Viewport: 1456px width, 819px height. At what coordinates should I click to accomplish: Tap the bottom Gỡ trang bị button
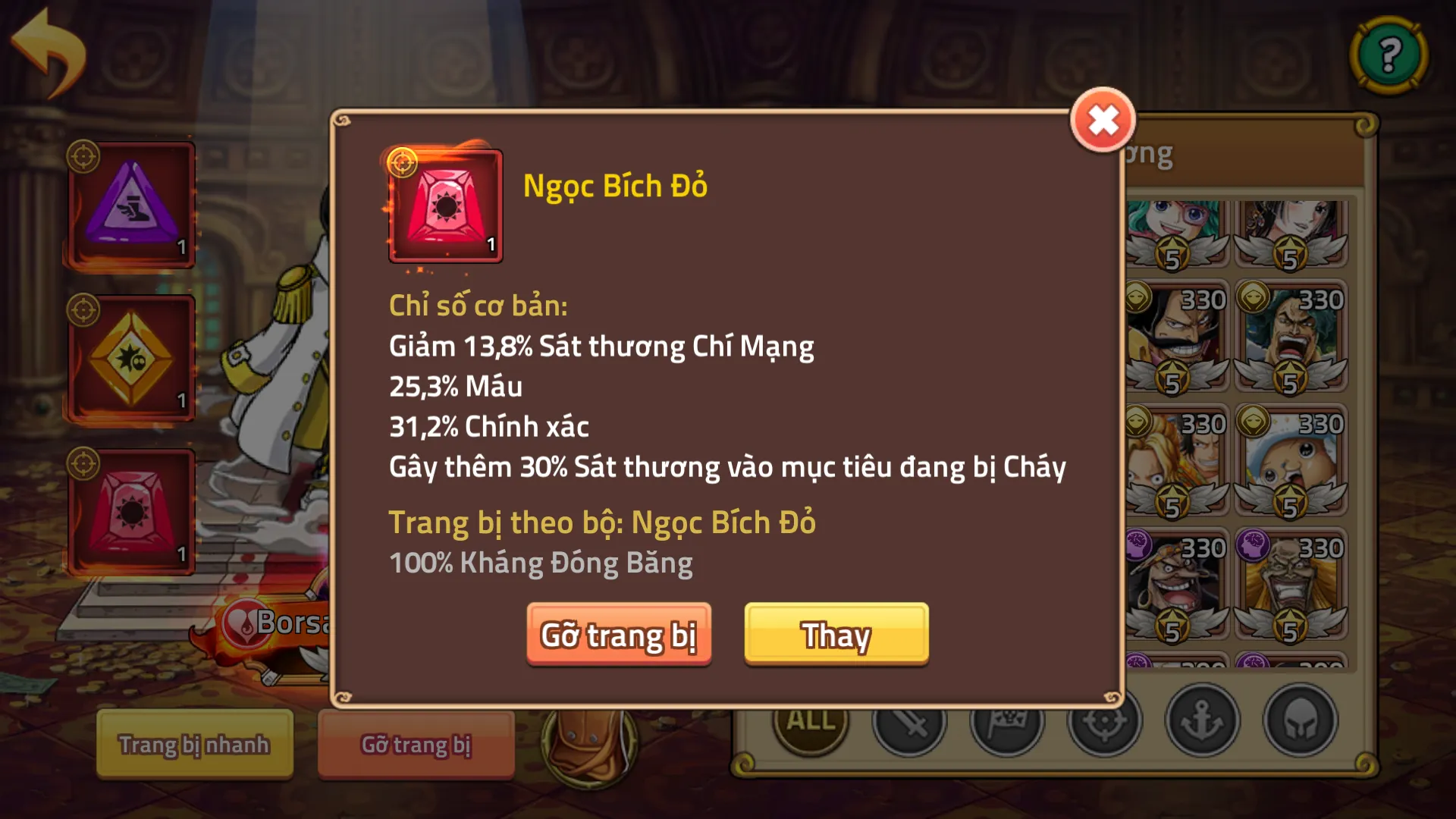416,745
